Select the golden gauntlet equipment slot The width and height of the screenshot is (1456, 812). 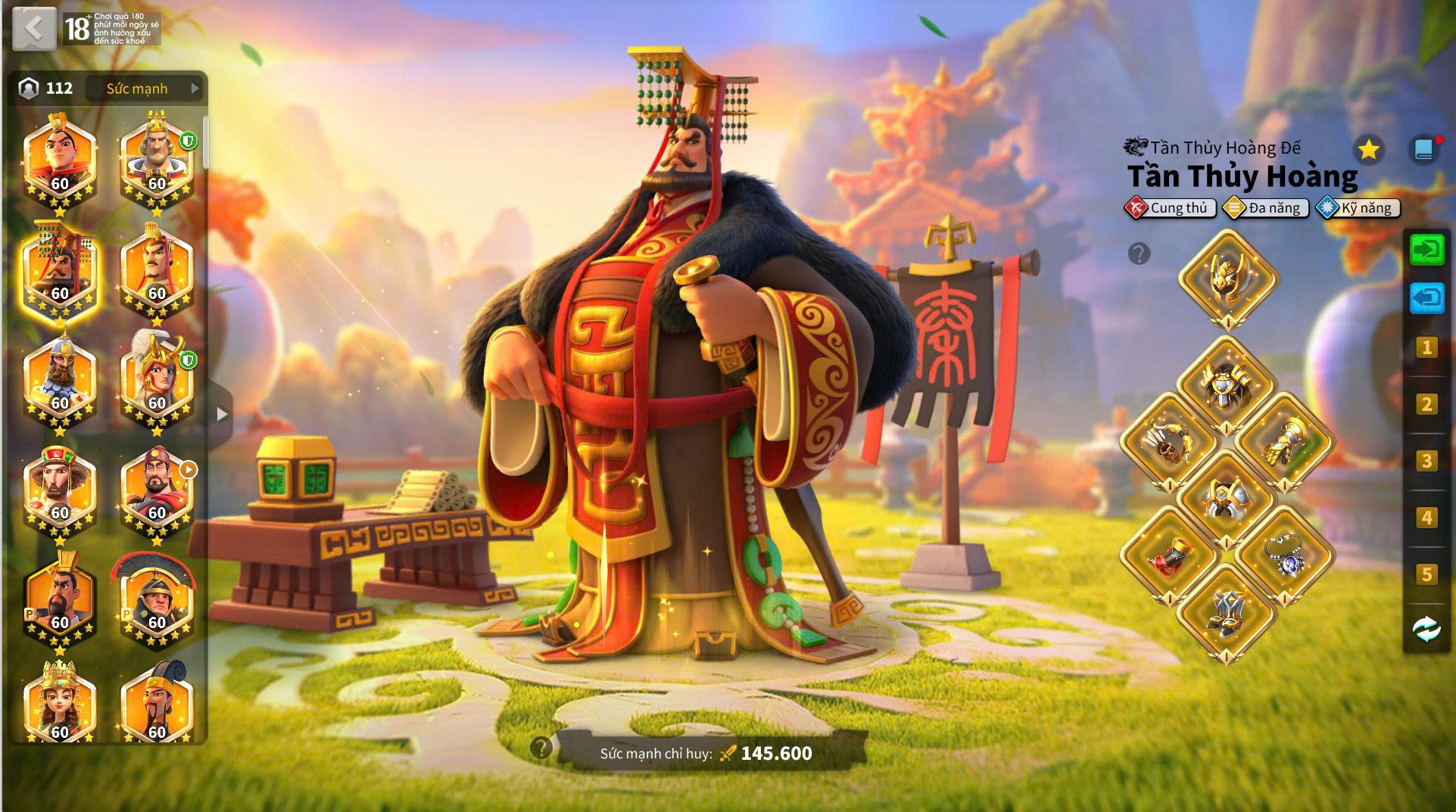[1284, 441]
